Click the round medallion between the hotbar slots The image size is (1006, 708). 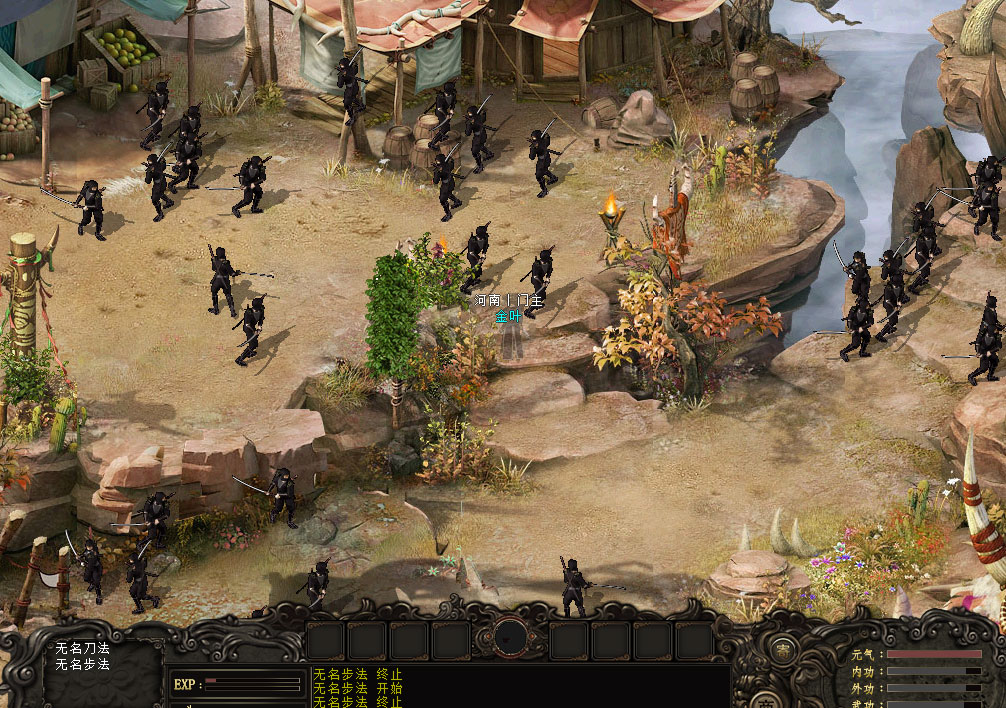pos(511,637)
